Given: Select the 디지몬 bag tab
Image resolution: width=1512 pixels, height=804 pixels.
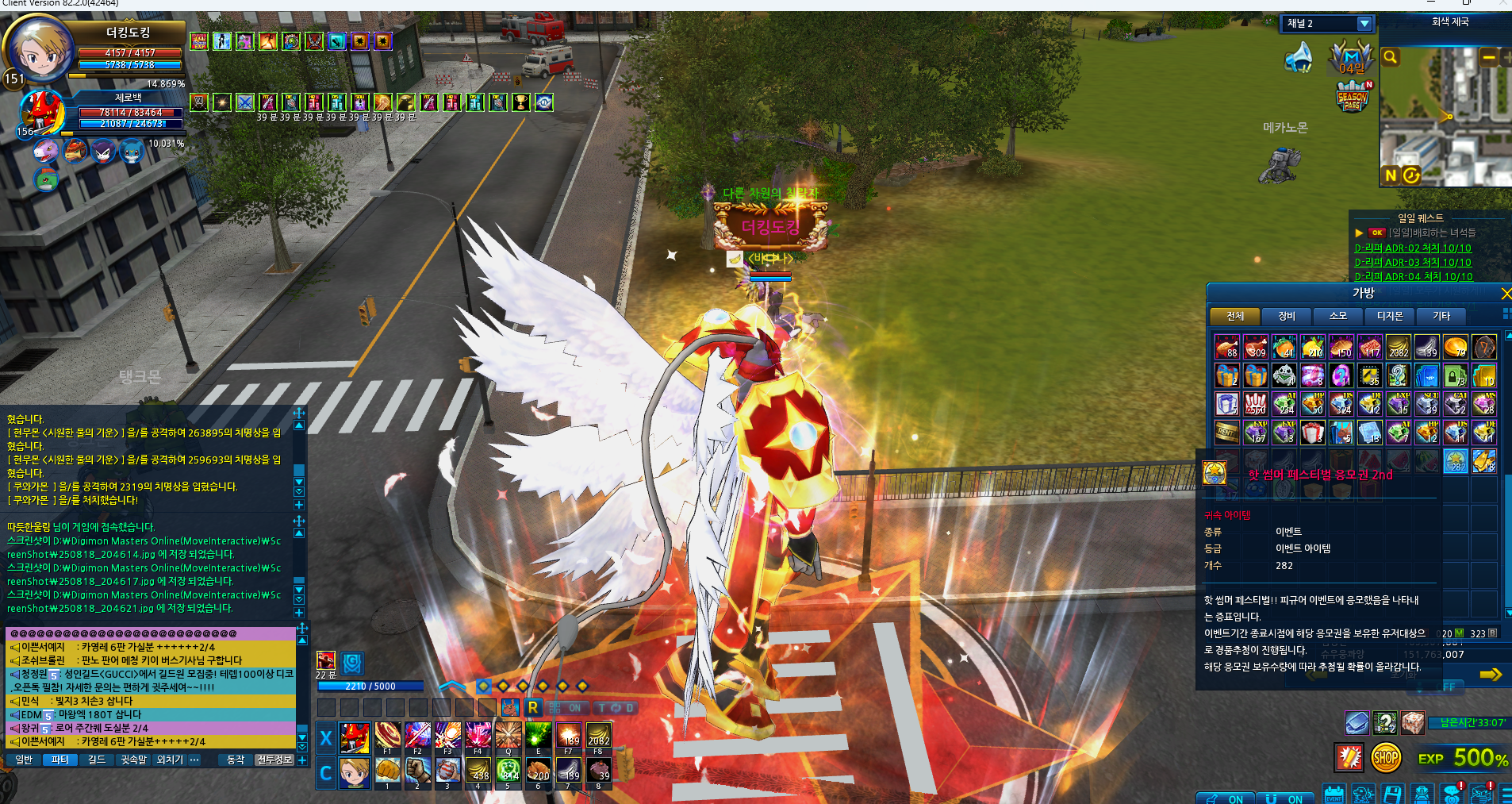Looking at the screenshot, I should [1389, 316].
